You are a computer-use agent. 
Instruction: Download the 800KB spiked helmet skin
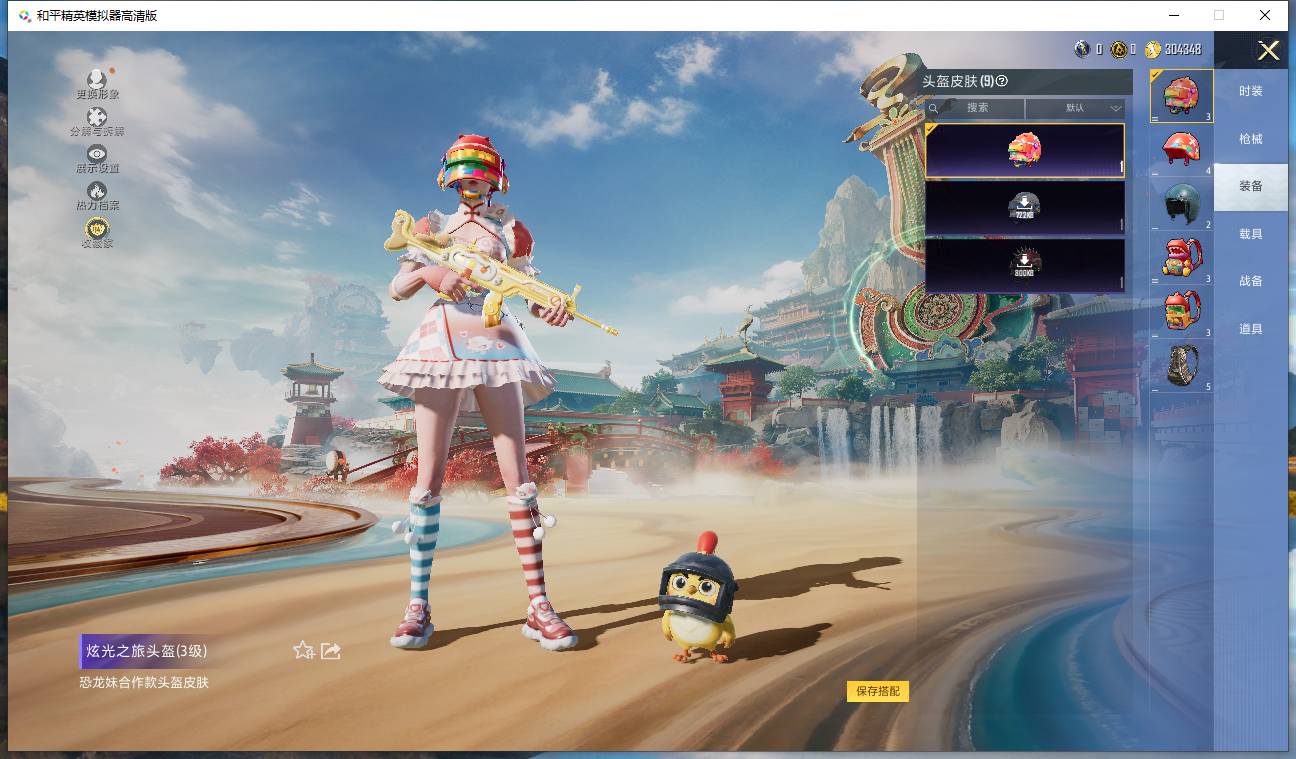point(1024,265)
